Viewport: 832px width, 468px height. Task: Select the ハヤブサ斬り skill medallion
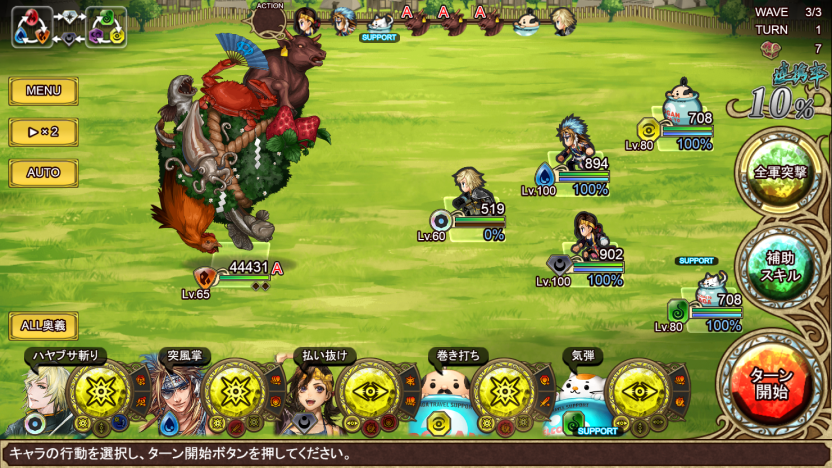(99, 391)
